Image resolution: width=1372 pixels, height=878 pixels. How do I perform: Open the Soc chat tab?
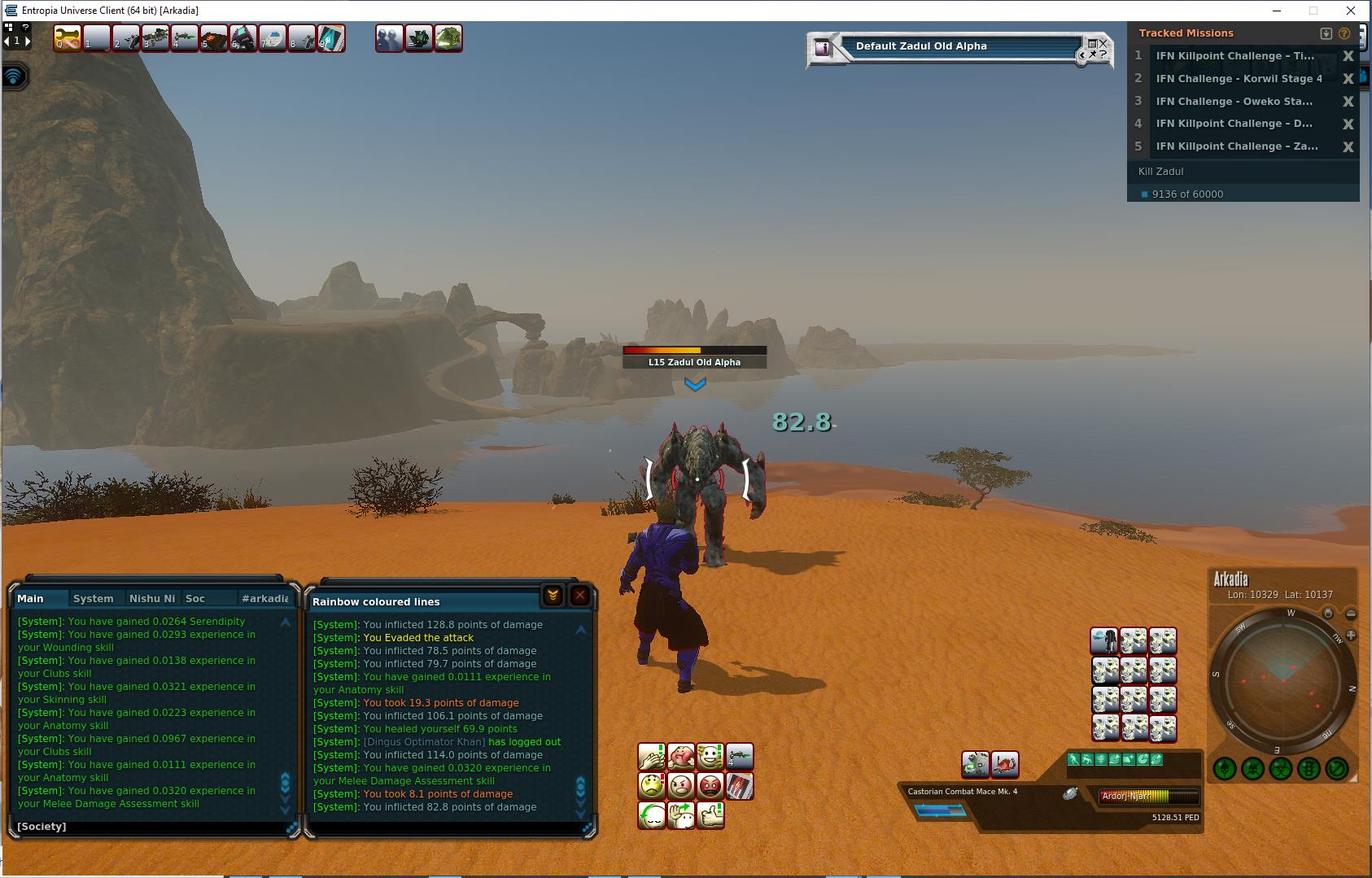click(x=195, y=598)
